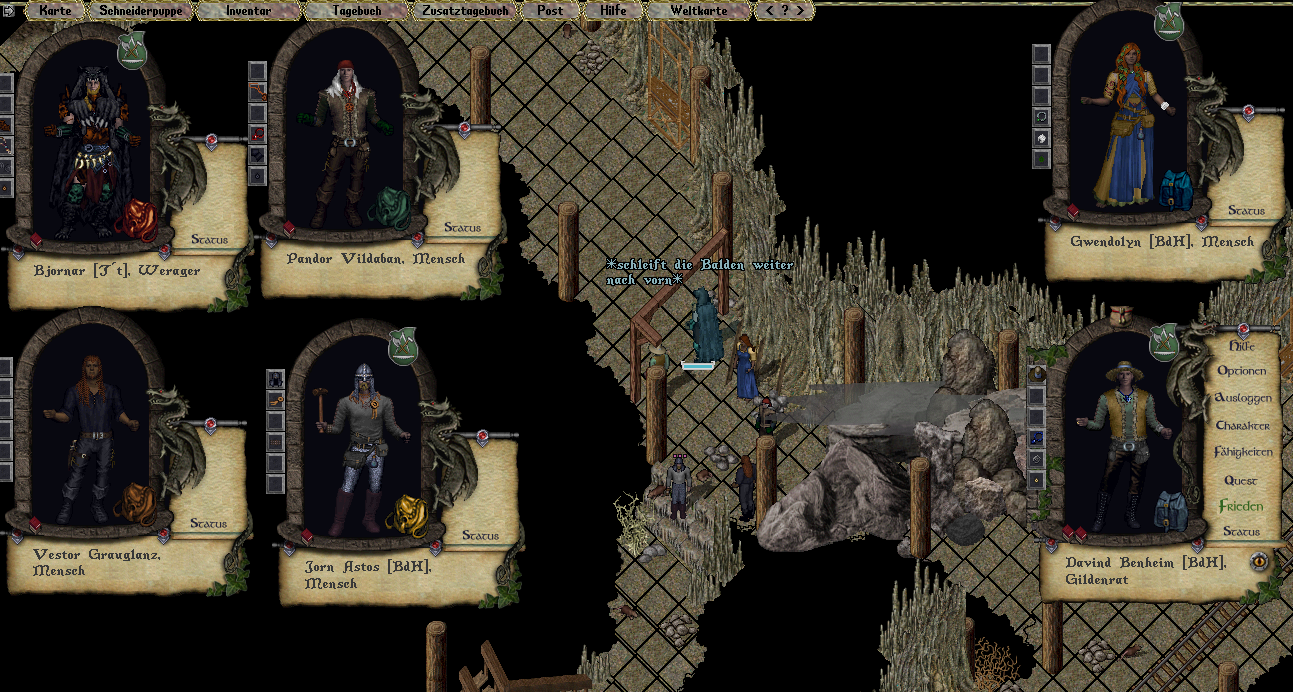This screenshot has width=1293, height=692.
Task: Show Status on Gwendolyn's paperdoll
Action: 1246,211
